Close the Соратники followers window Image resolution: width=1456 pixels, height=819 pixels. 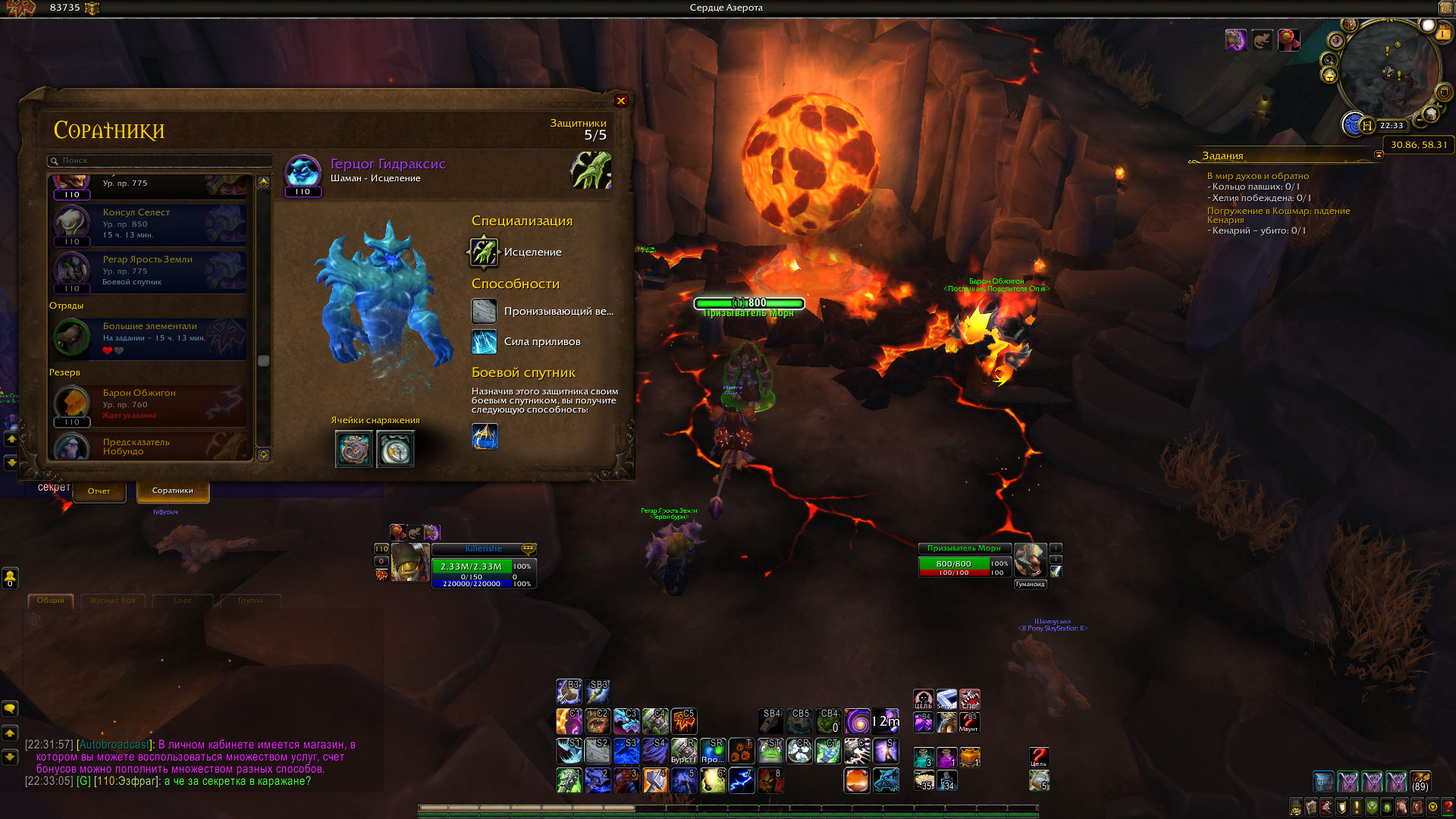click(621, 101)
